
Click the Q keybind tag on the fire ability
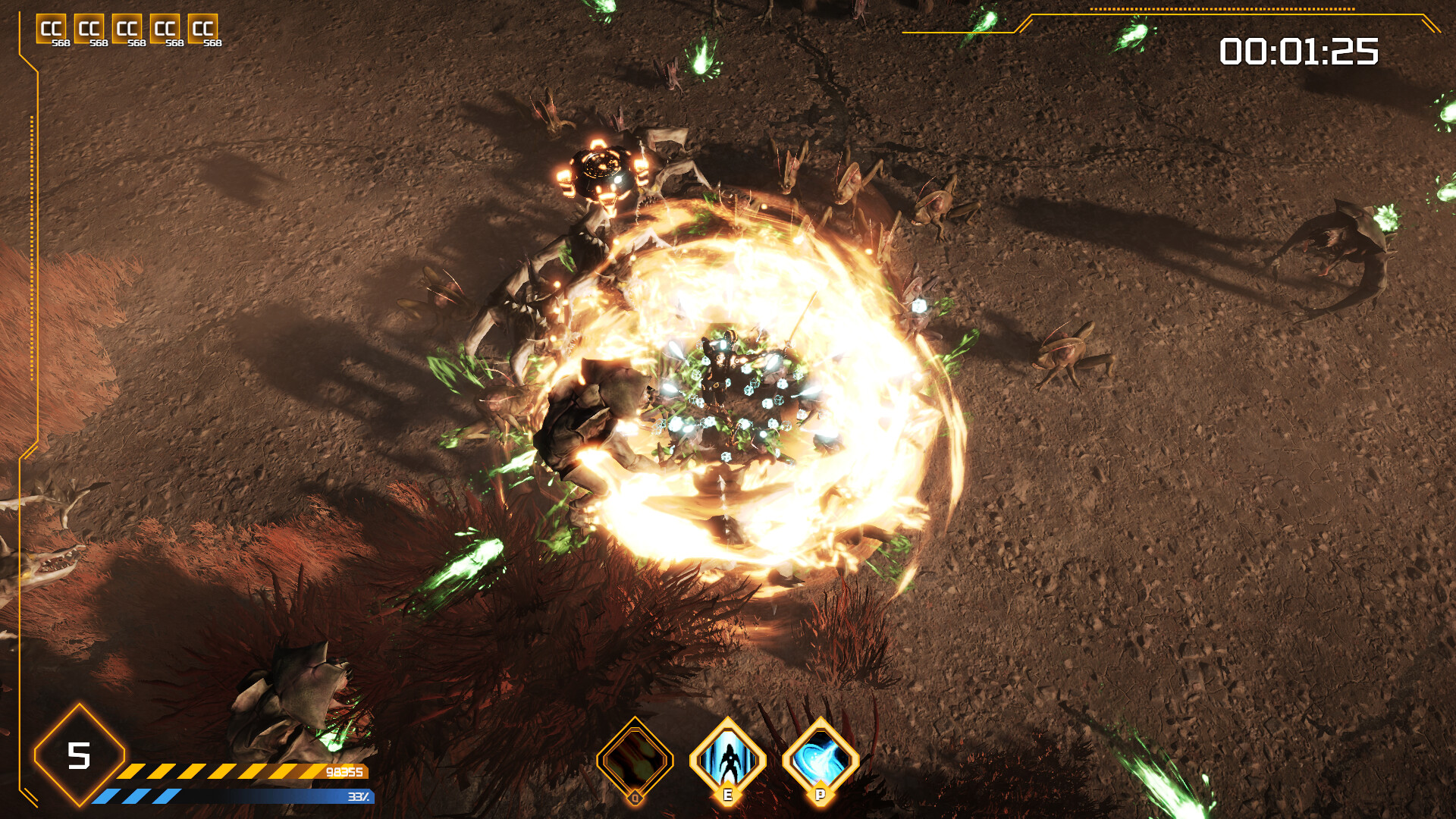pyautogui.click(x=637, y=797)
